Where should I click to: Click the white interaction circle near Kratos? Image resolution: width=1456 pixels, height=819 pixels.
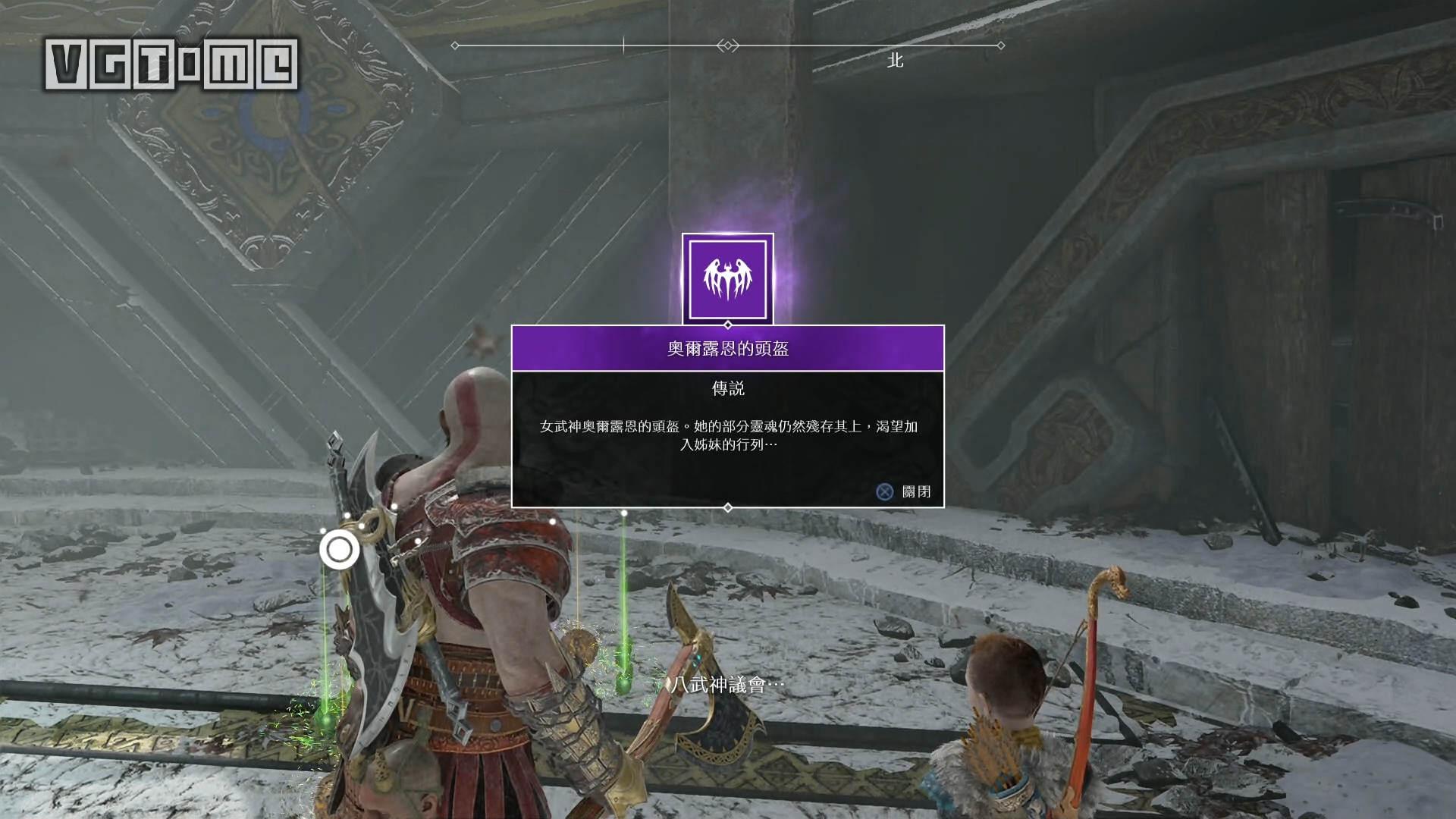[x=340, y=551]
